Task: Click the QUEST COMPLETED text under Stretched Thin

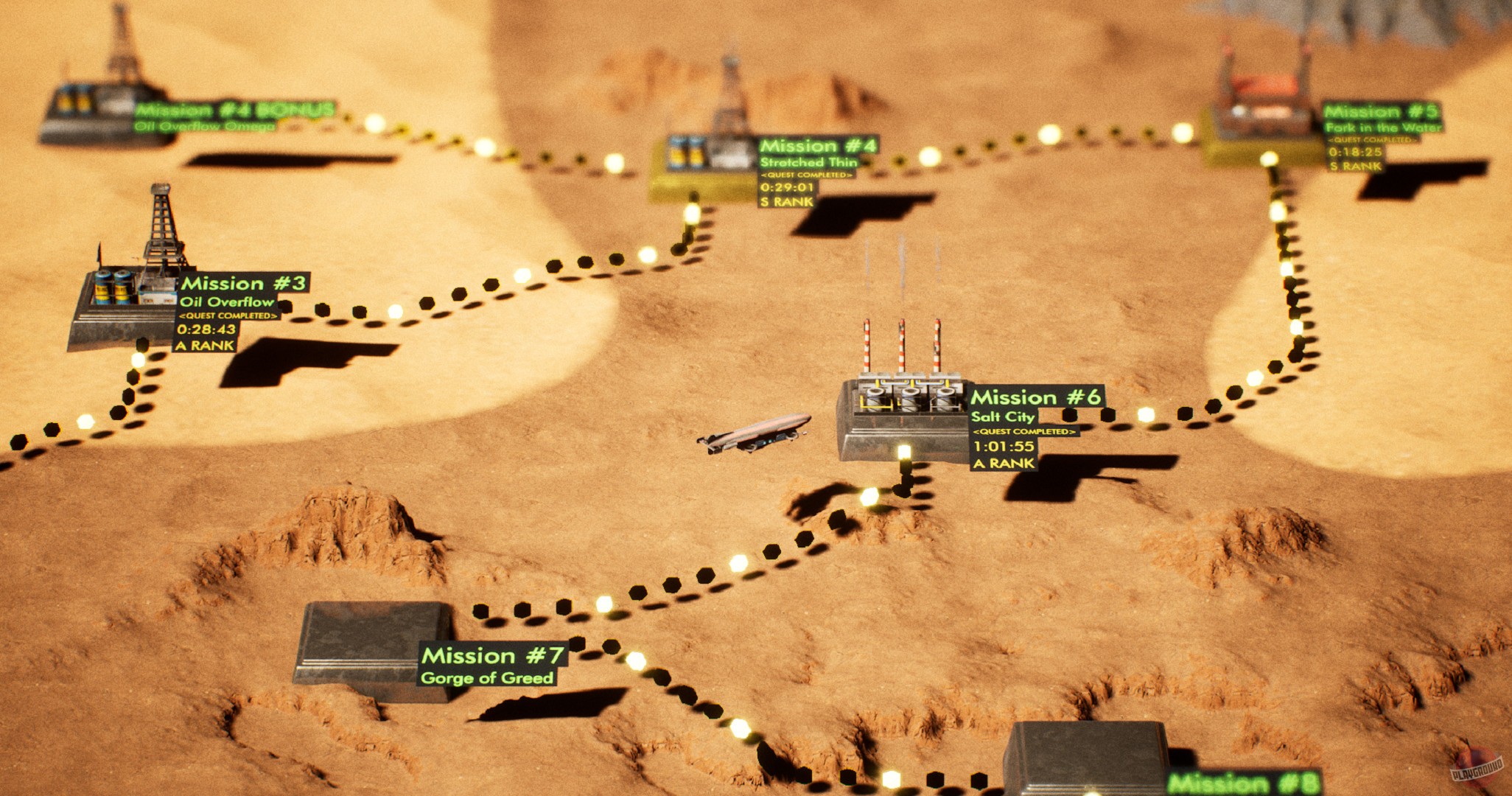Action: pos(807,176)
